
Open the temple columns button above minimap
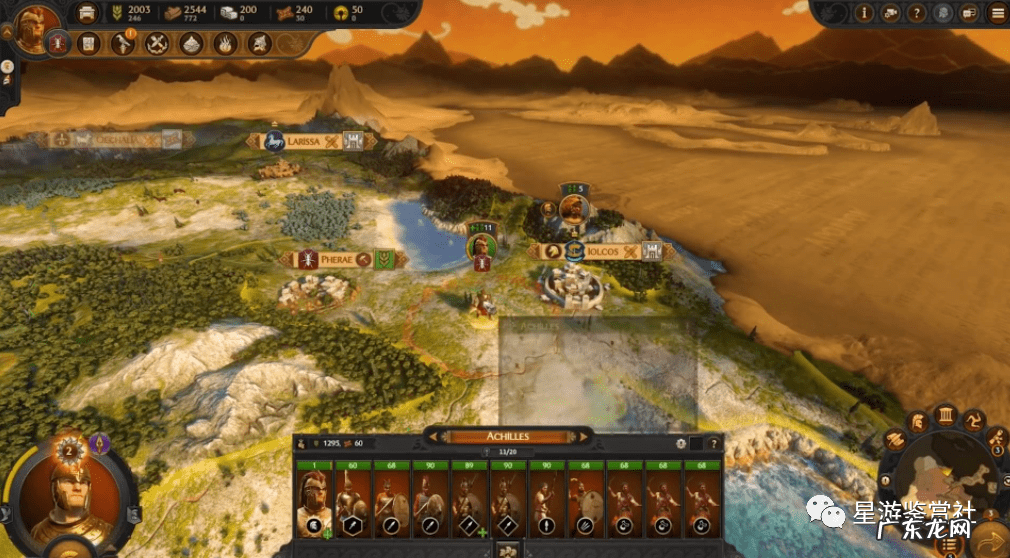click(944, 415)
